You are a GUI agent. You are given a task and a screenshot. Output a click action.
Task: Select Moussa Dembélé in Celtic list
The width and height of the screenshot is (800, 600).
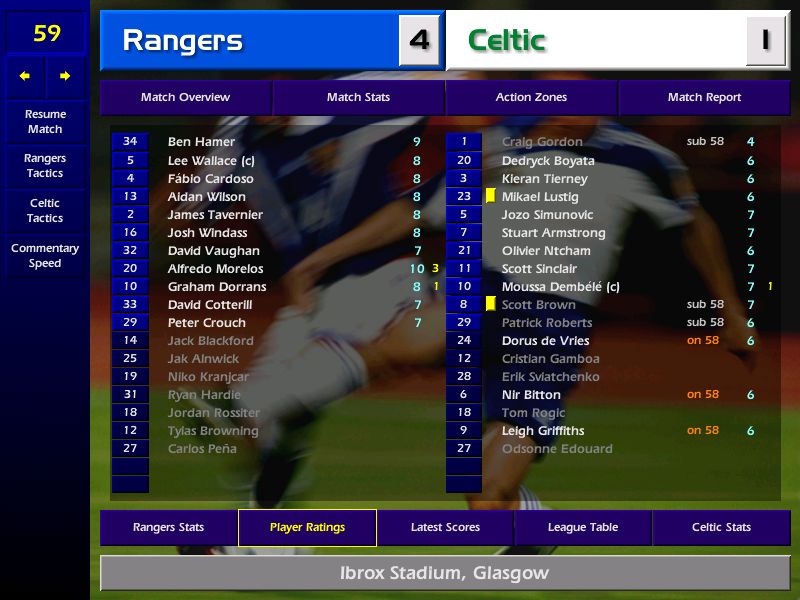(560, 287)
